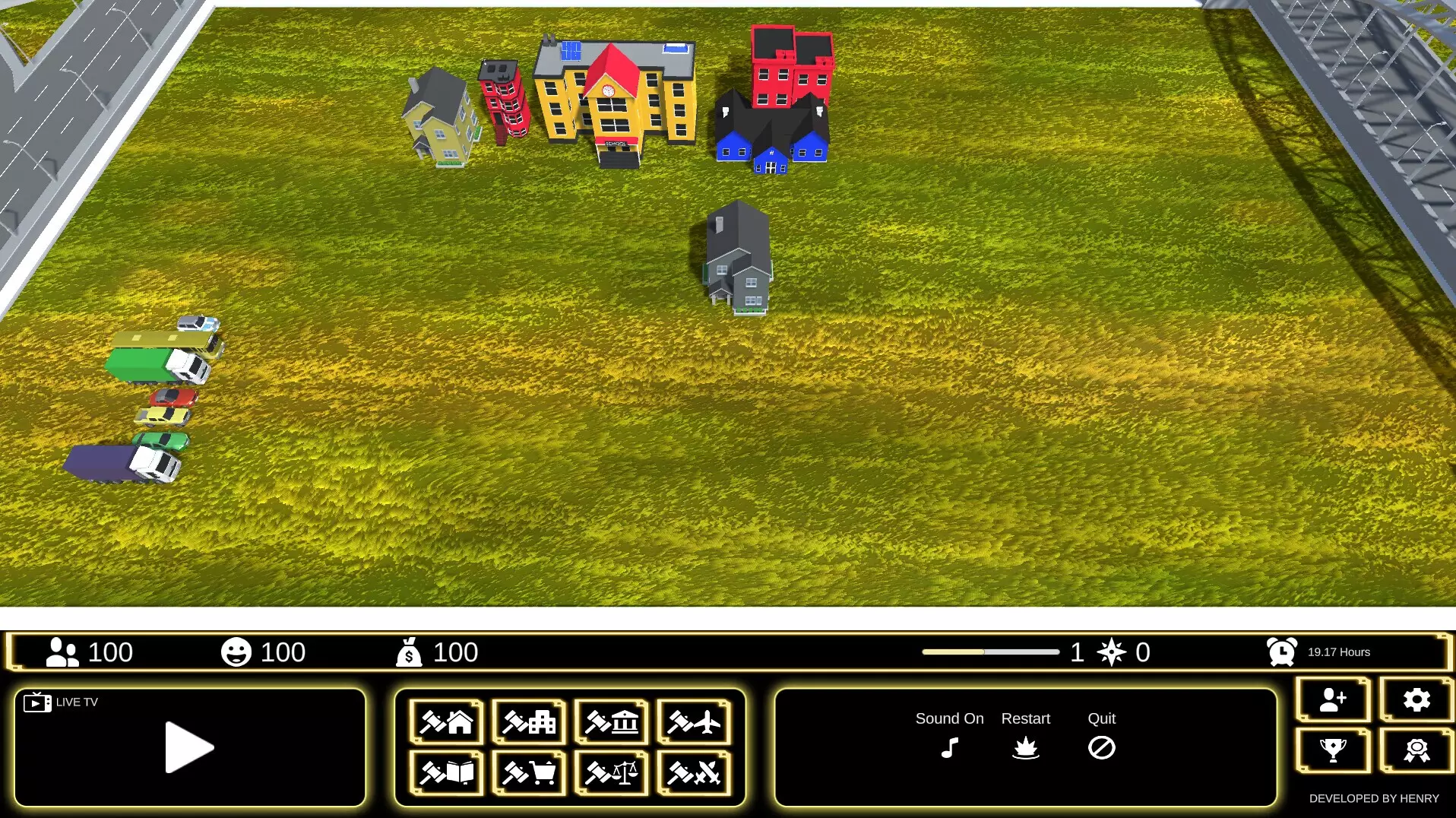Select the school book auction icon
1456x818 pixels.
coord(445,773)
